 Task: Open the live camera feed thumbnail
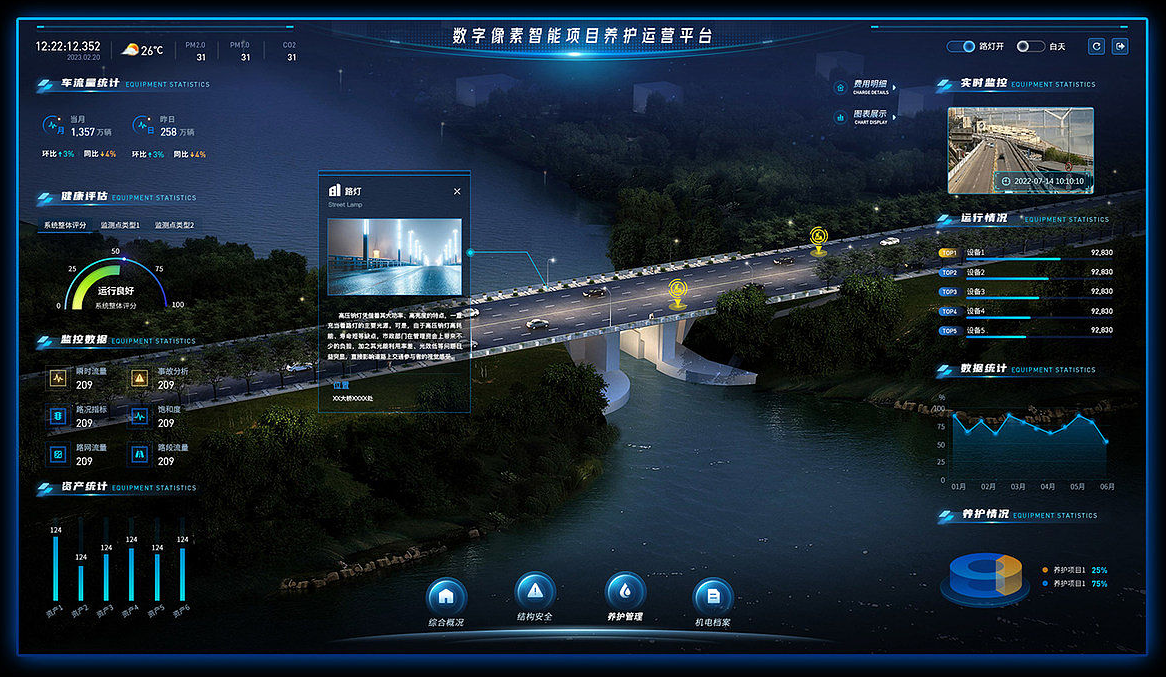point(1020,150)
